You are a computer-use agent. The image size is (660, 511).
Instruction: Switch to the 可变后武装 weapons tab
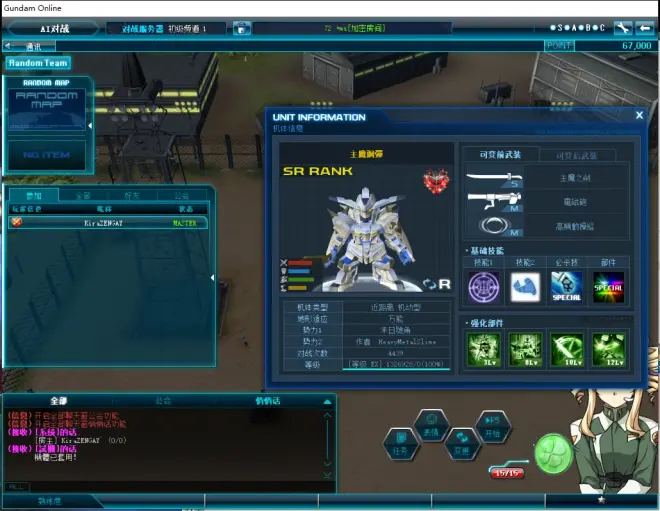584,155
